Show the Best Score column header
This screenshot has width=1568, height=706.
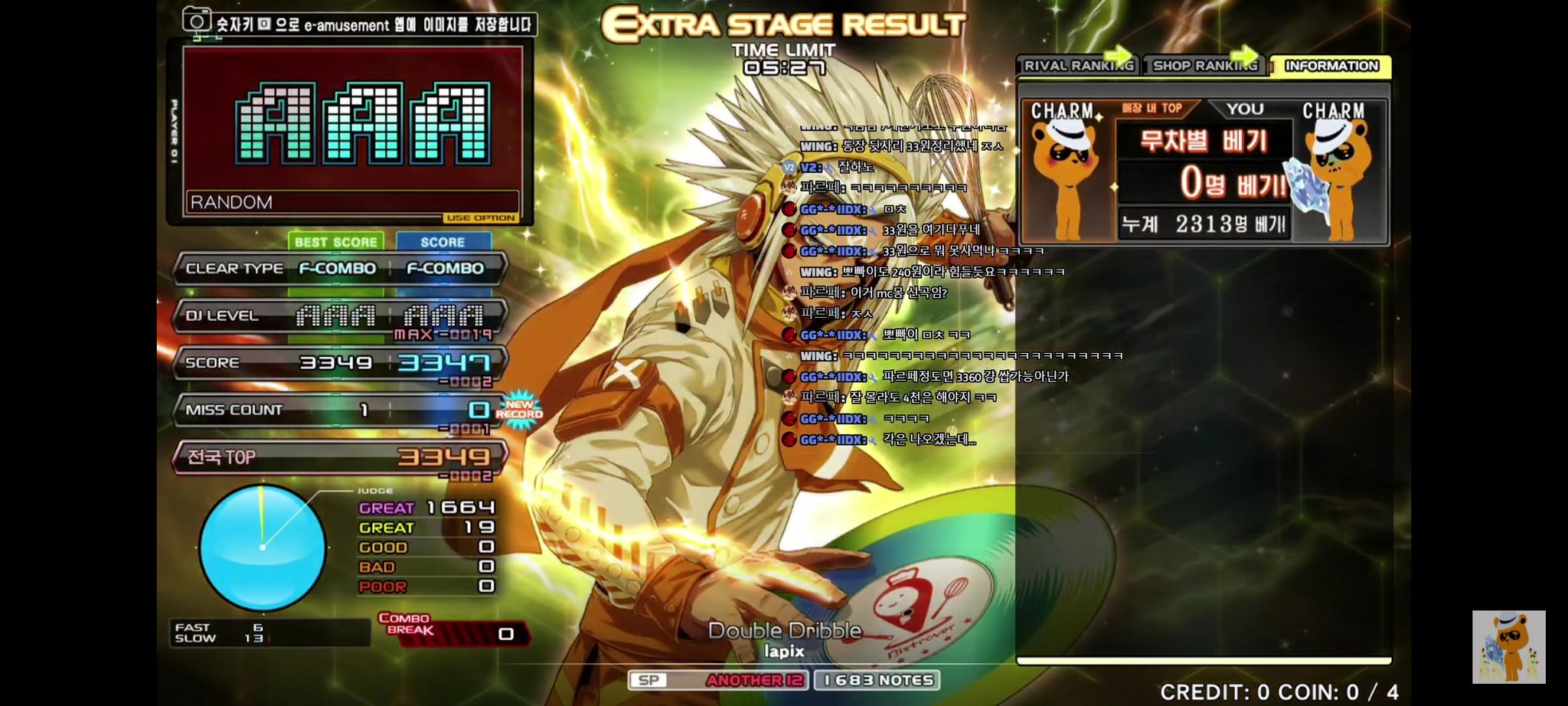tap(335, 242)
